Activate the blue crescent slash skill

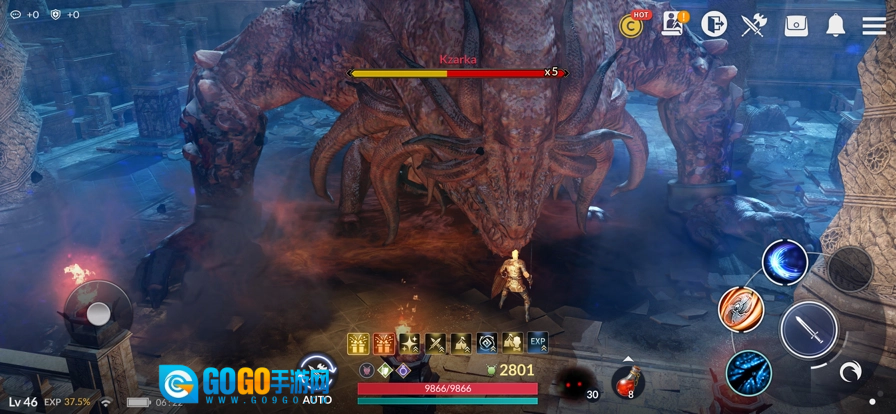[785, 262]
